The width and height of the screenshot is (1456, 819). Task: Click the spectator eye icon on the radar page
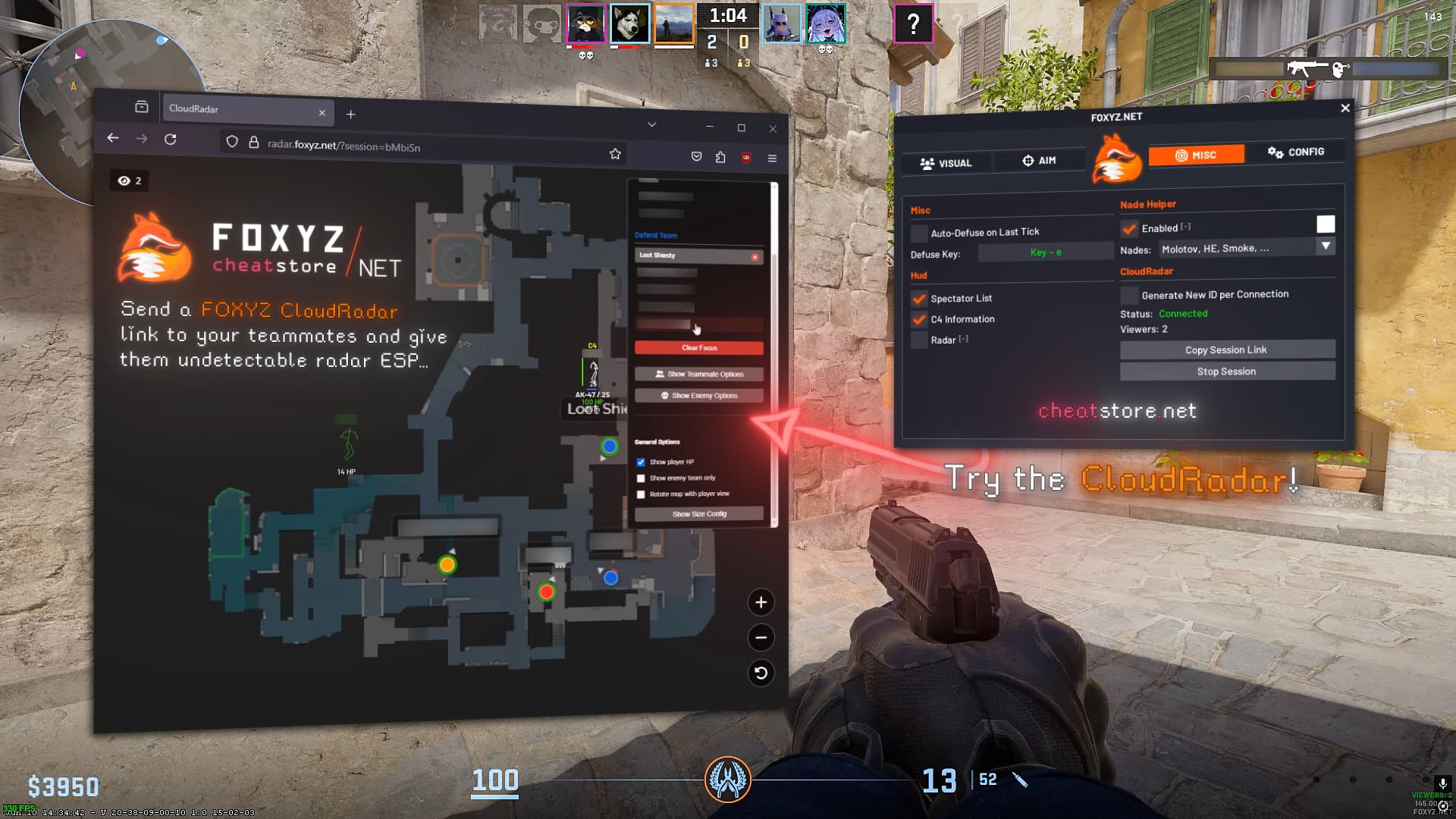click(x=124, y=180)
